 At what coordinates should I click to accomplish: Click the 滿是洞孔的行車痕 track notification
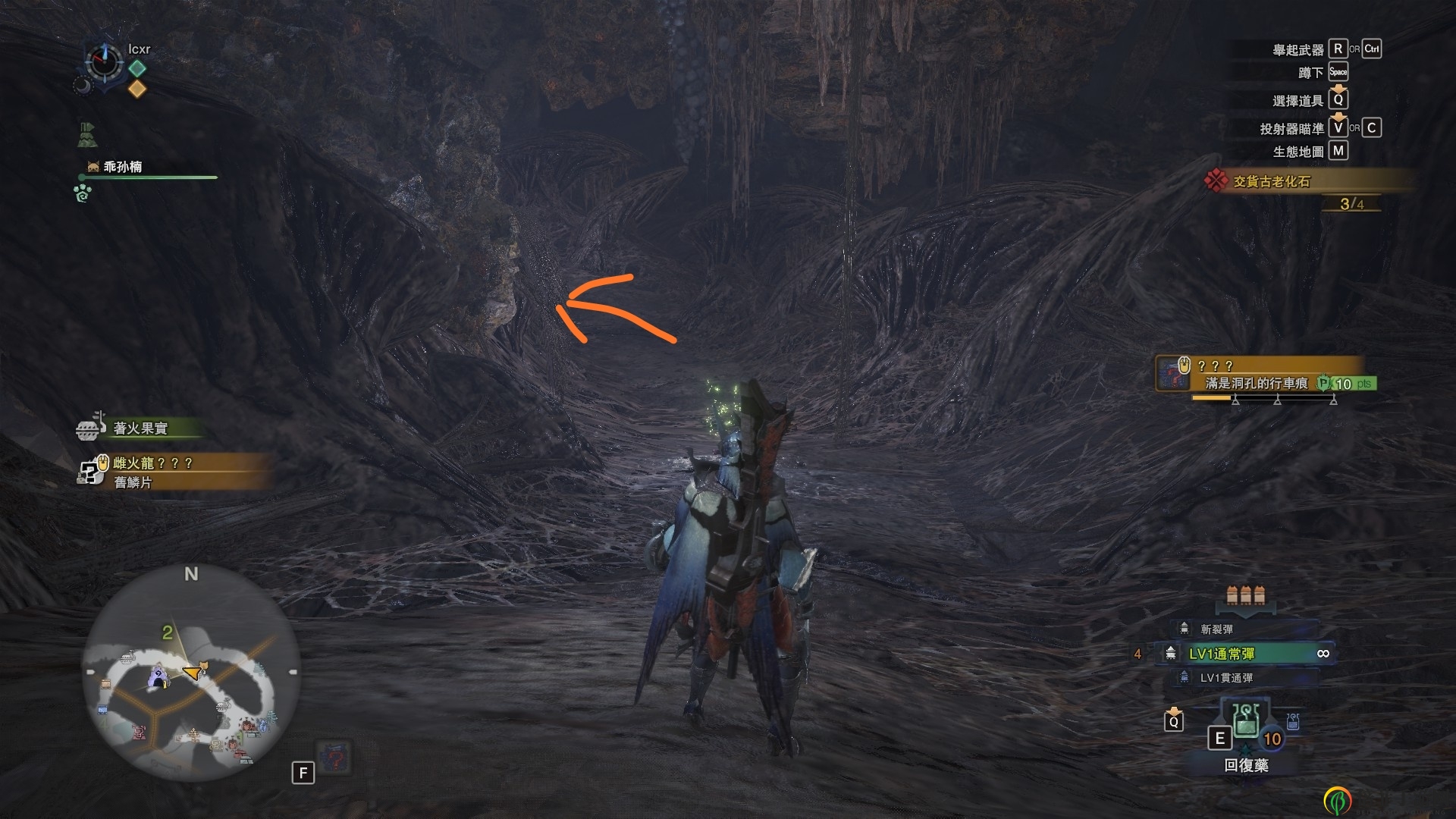(x=1257, y=384)
